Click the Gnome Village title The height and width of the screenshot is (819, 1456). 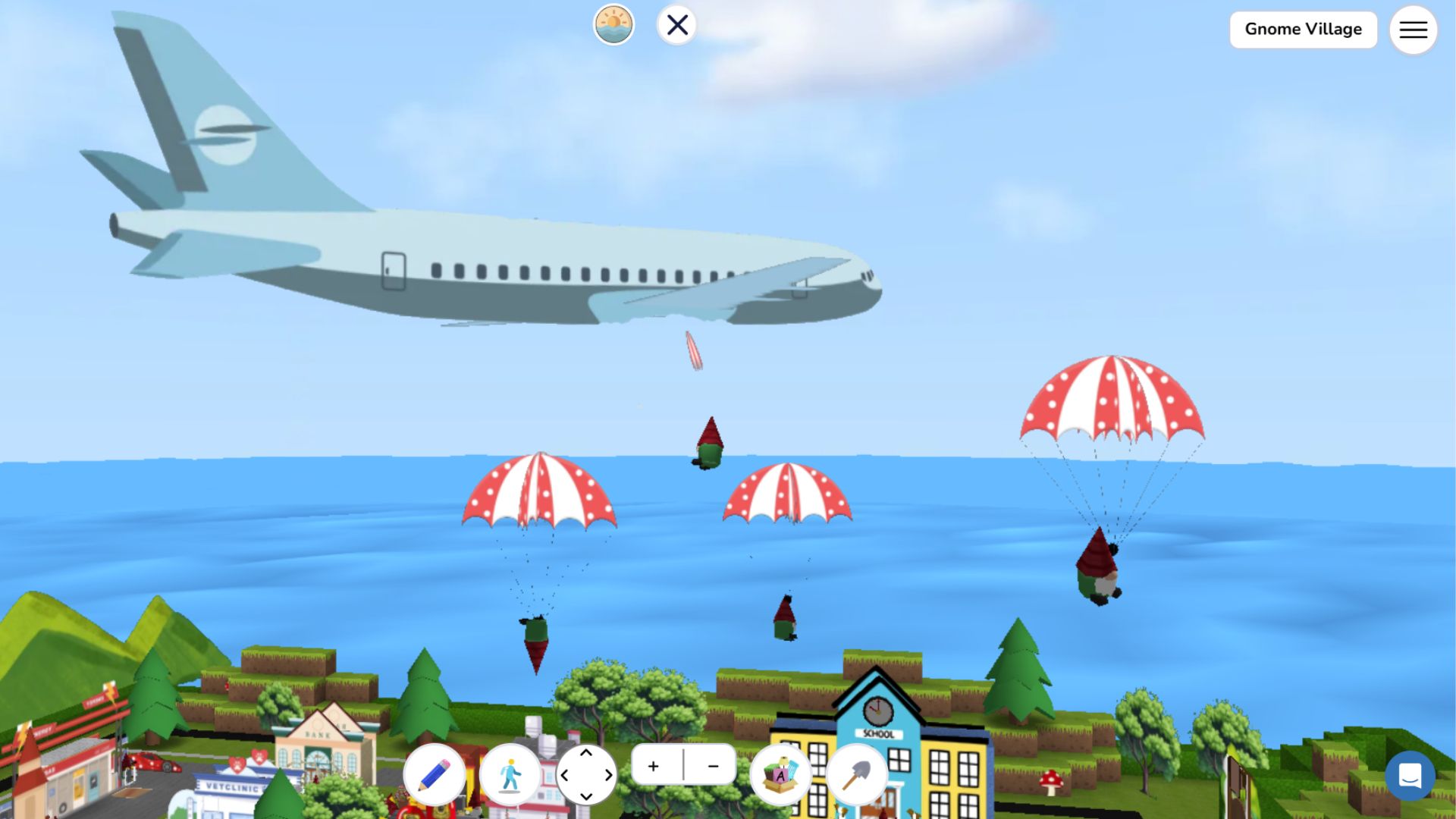tap(1303, 30)
